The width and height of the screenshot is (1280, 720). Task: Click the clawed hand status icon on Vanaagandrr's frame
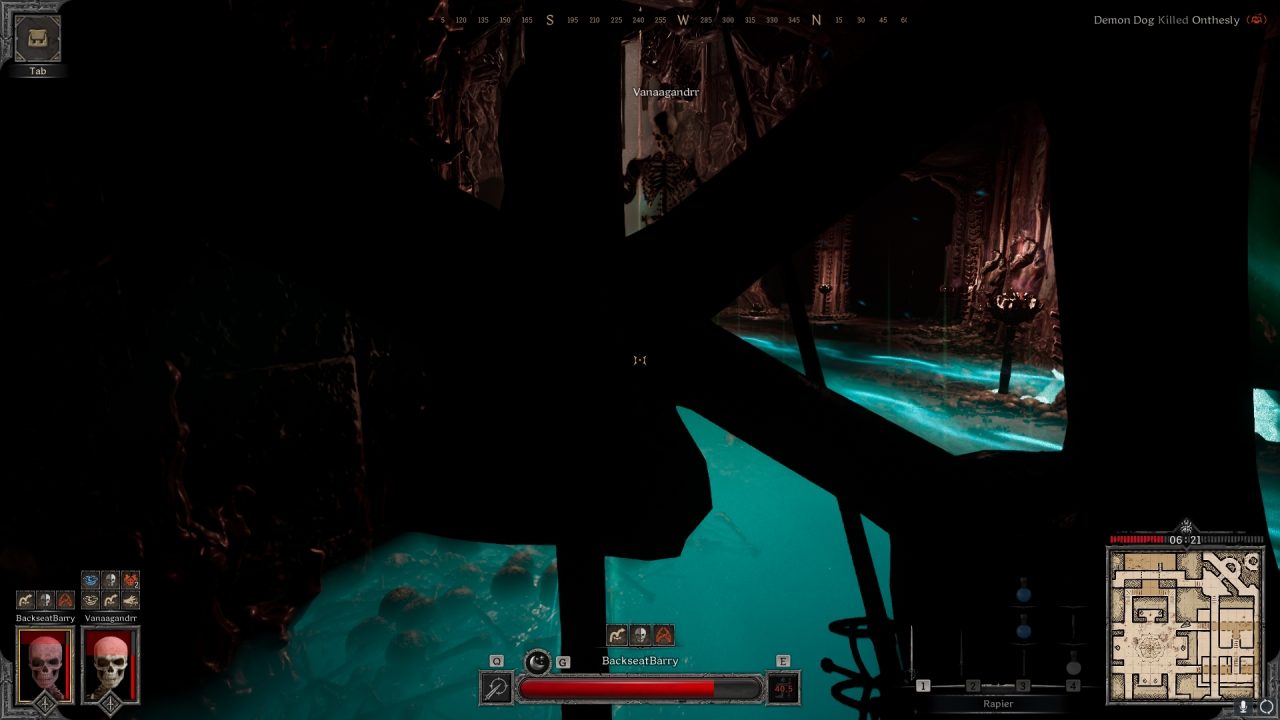click(130, 600)
